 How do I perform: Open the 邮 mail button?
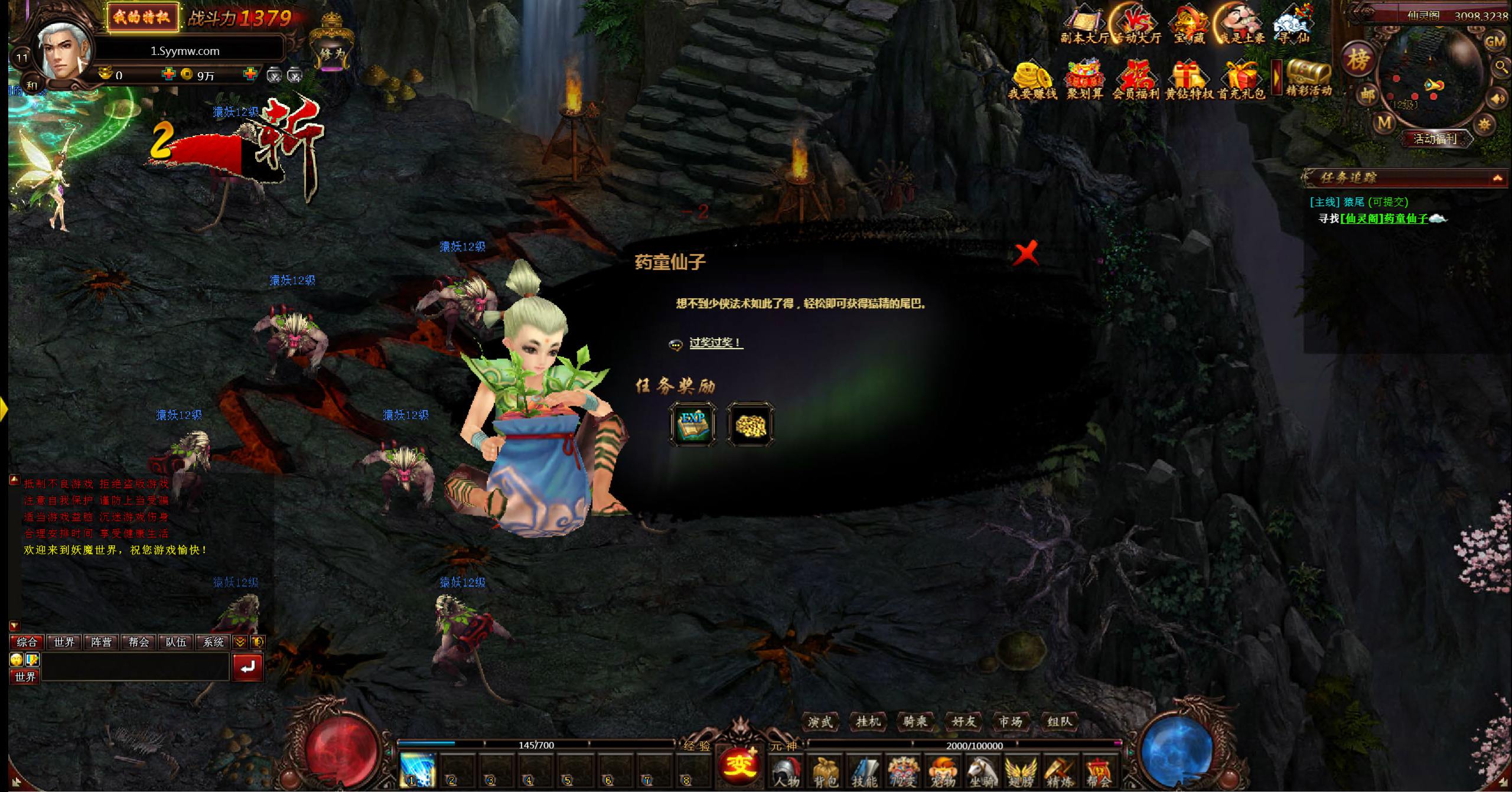click(1368, 95)
